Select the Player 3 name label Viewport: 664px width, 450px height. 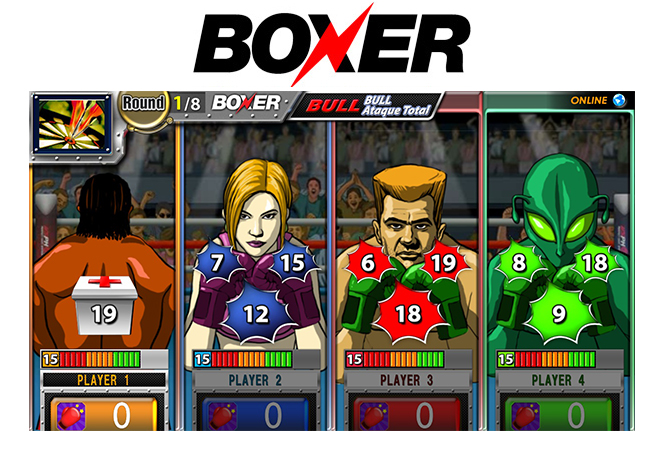coord(407,380)
